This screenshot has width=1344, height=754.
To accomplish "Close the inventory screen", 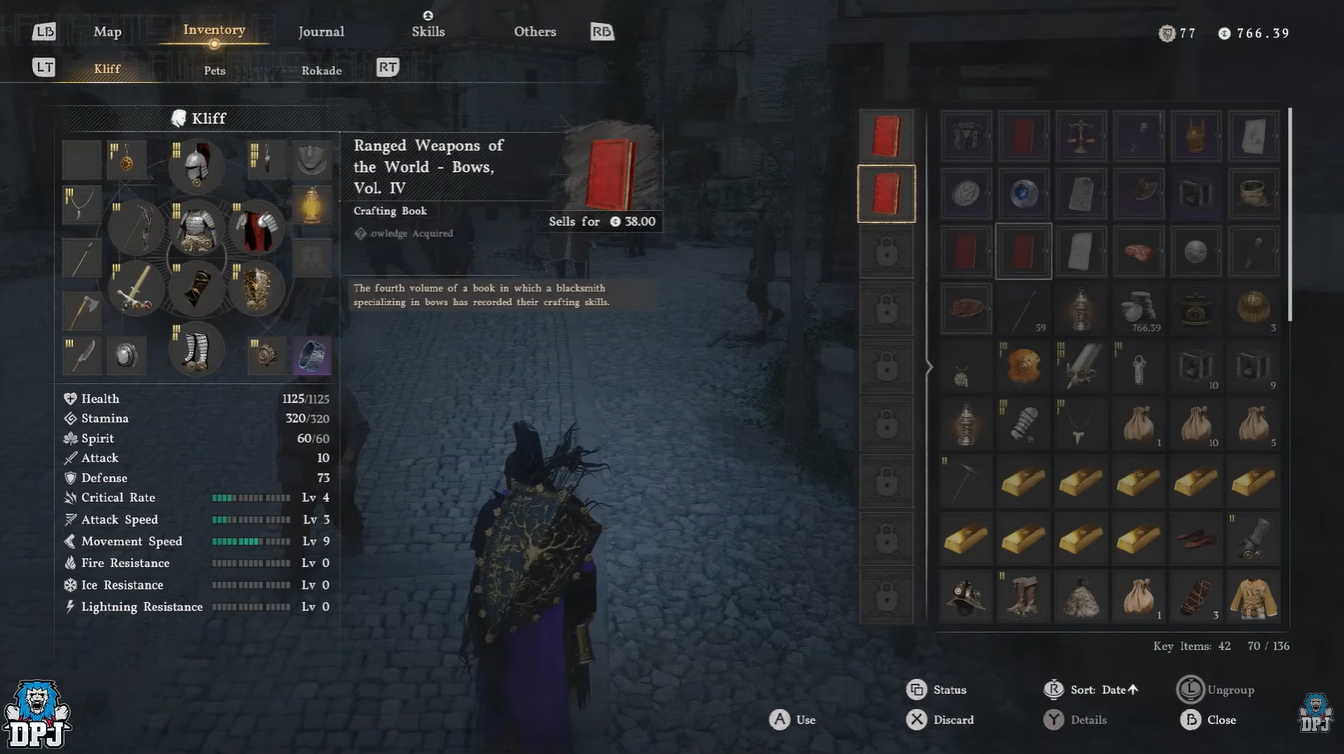I will 1208,720.
